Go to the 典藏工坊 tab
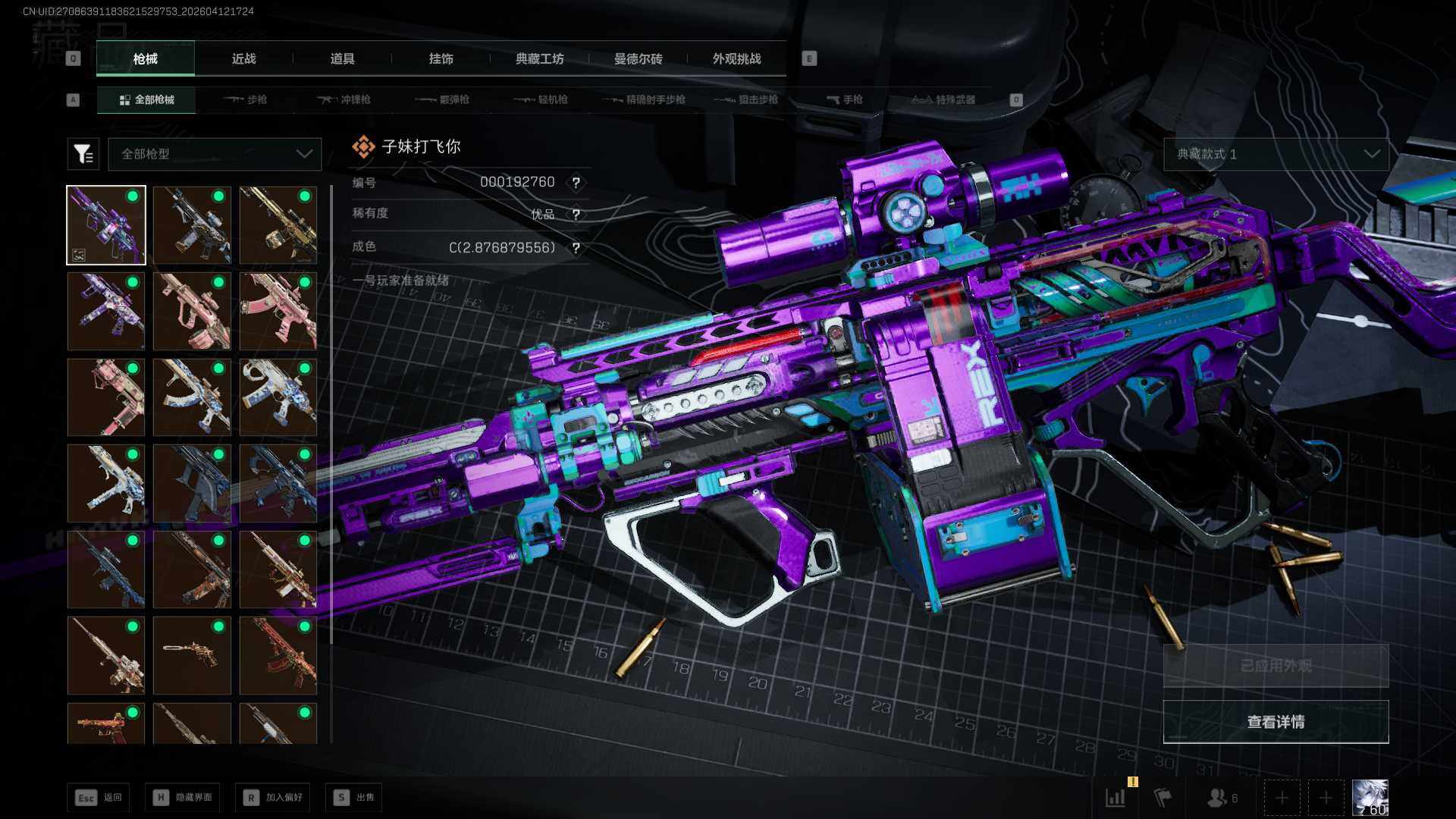Image resolution: width=1456 pixels, height=819 pixels. coord(539,58)
